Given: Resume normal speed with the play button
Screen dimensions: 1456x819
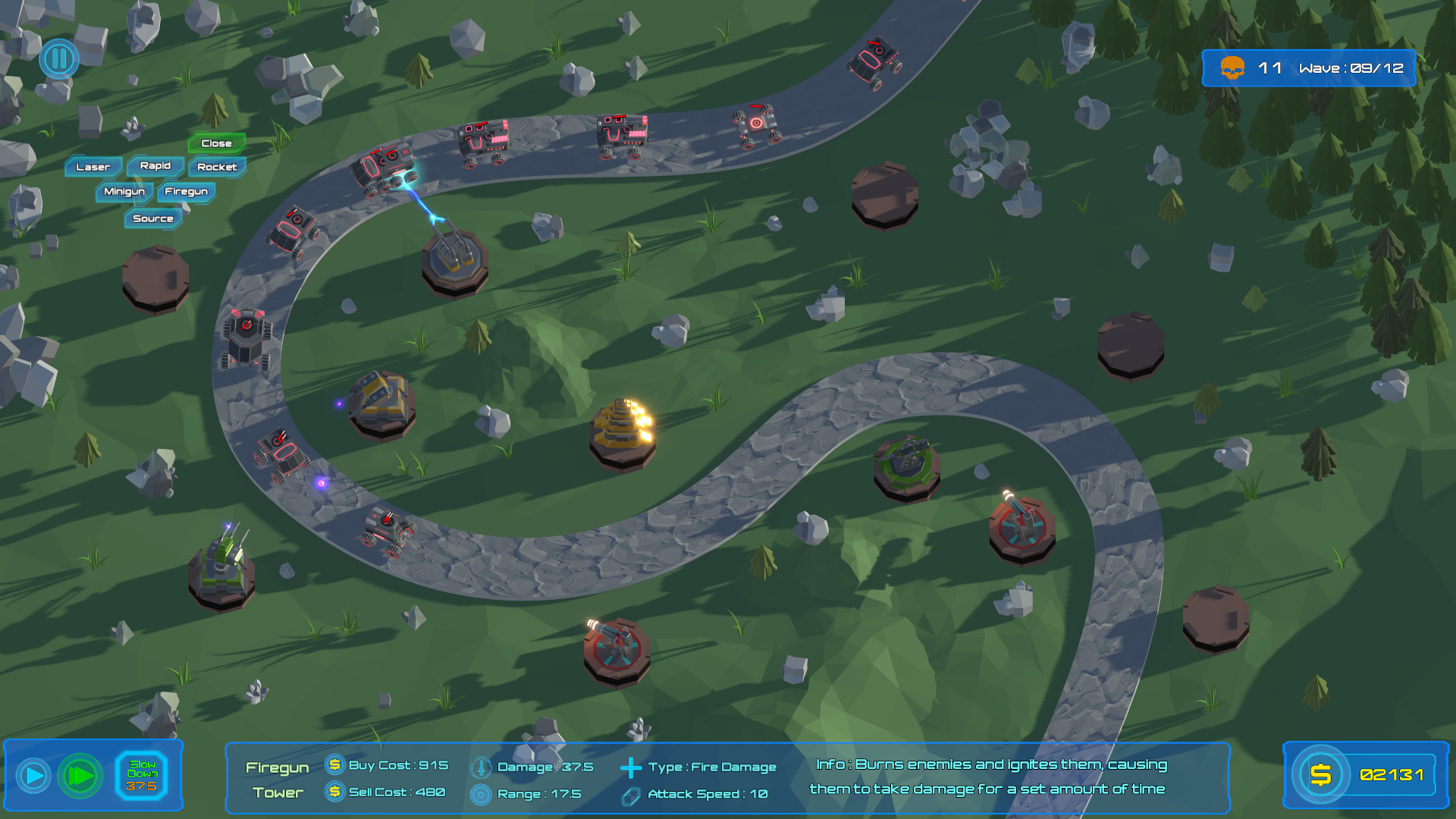Looking at the screenshot, I should (33, 775).
